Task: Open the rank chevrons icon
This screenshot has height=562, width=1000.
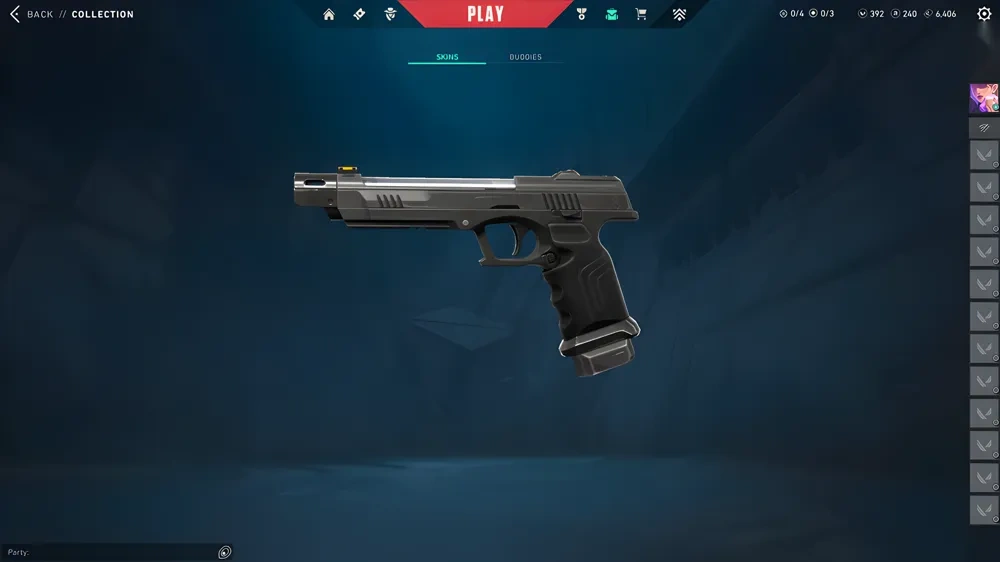Action: [679, 14]
